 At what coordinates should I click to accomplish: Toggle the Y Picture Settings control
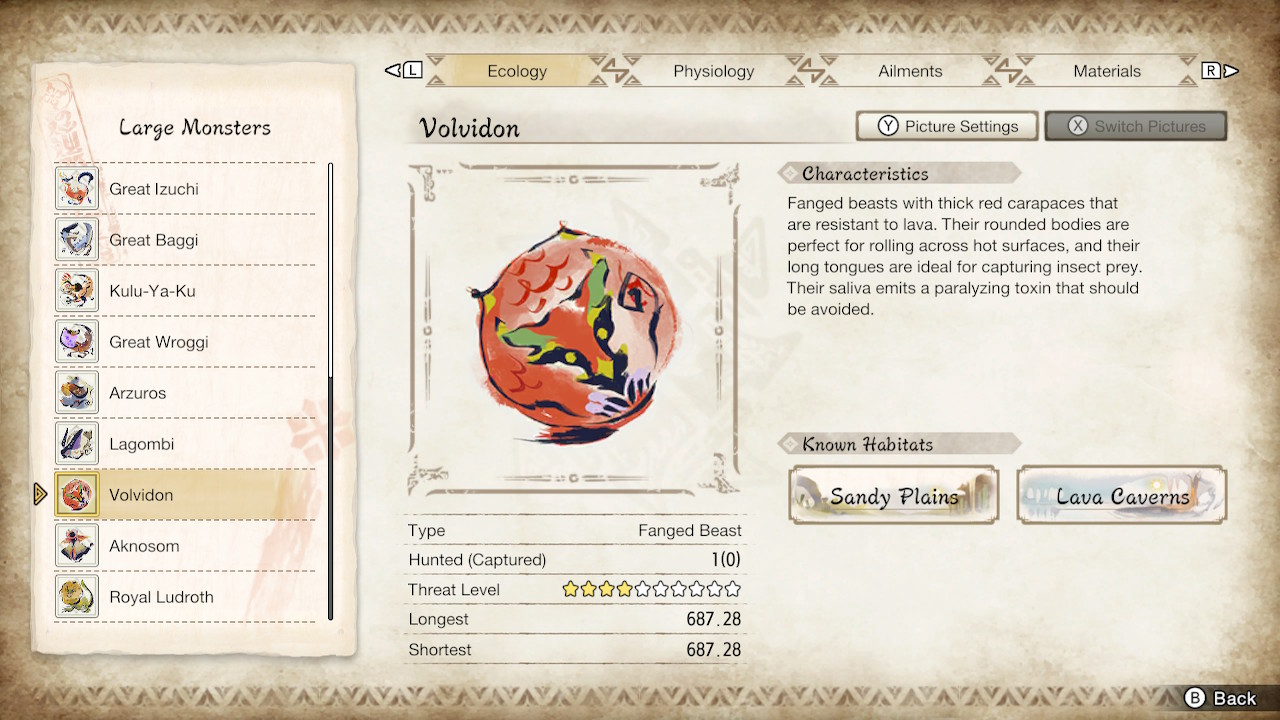pos(946,126)
